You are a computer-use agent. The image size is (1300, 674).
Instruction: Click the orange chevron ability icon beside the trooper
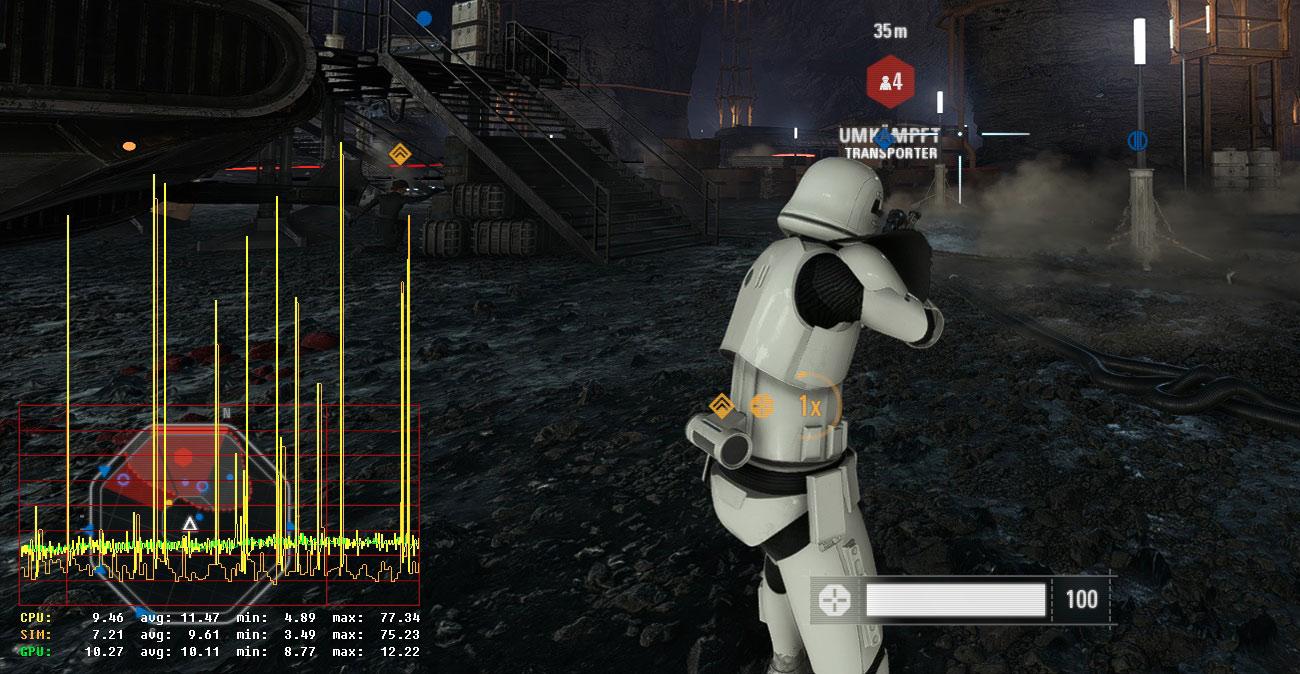click(x=722, y=405)
